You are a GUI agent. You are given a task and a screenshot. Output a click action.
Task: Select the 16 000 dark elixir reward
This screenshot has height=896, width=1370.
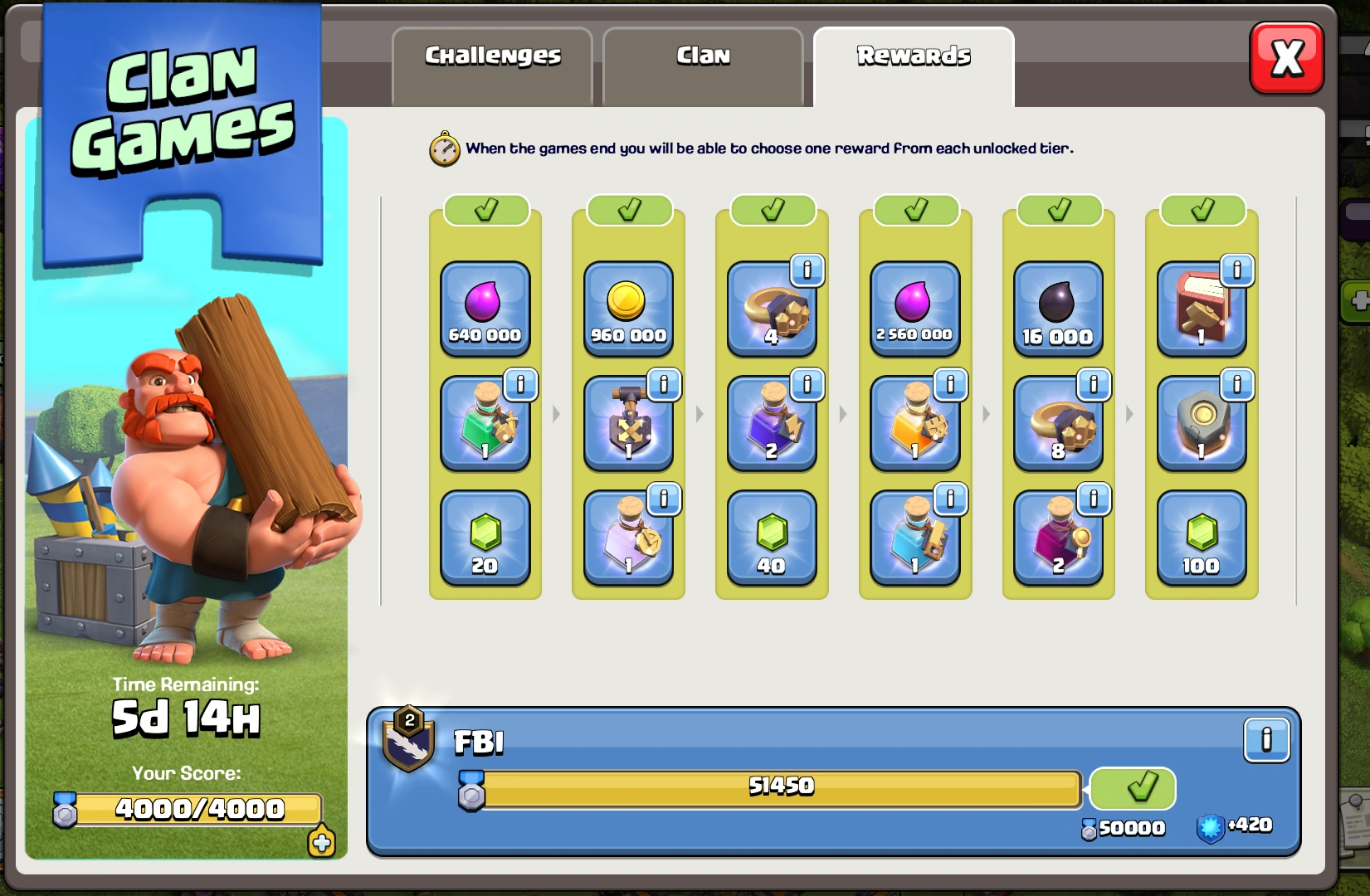[x=1058, y=309]
